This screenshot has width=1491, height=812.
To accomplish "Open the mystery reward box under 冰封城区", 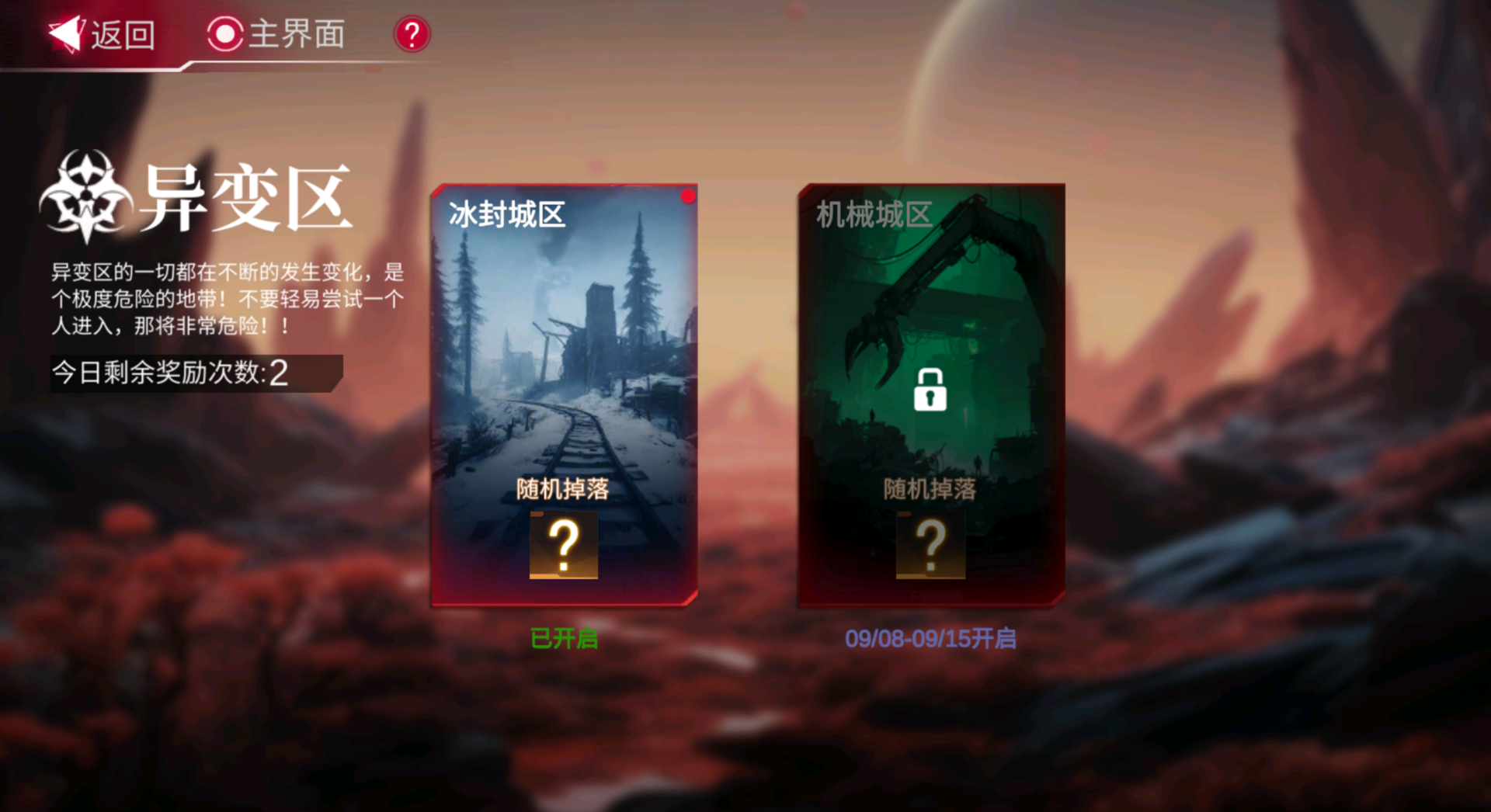I will coord(563,546).
